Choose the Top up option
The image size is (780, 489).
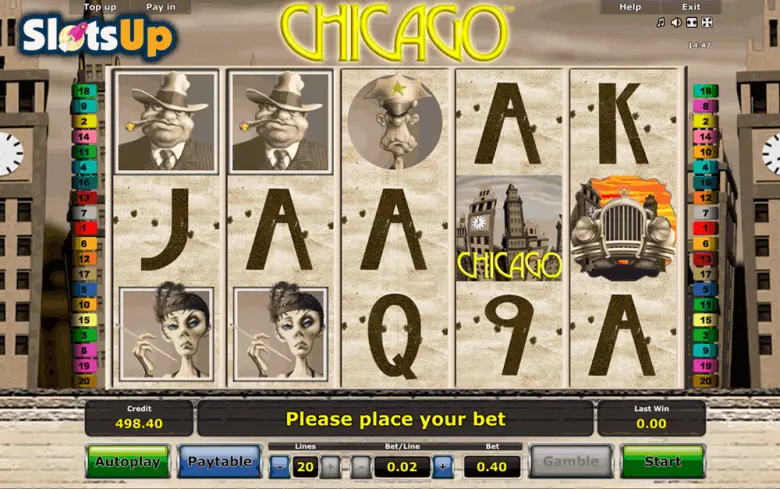[x=100, y=7]
